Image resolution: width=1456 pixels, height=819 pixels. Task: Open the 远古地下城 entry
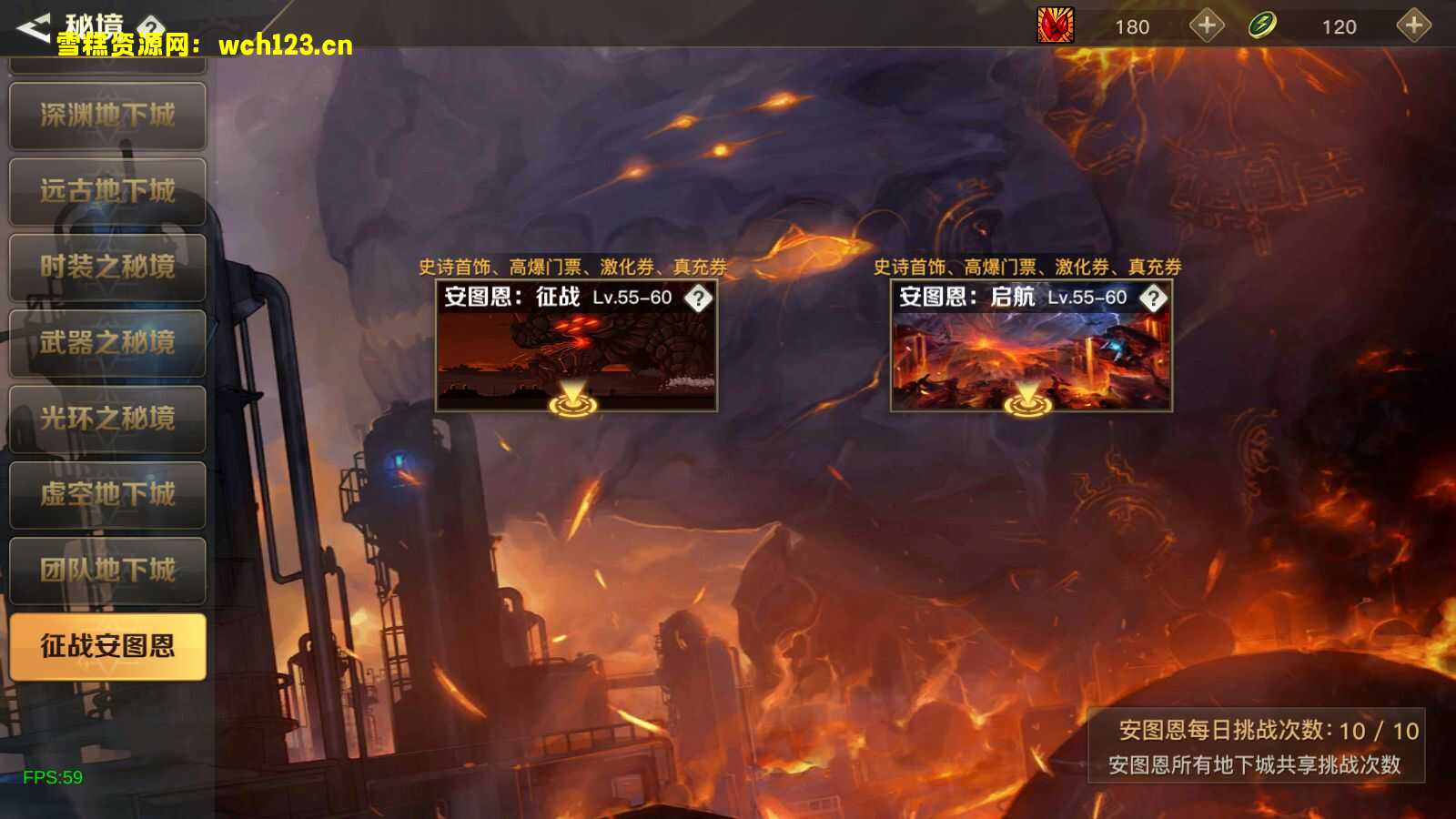(x=107, y=192)
